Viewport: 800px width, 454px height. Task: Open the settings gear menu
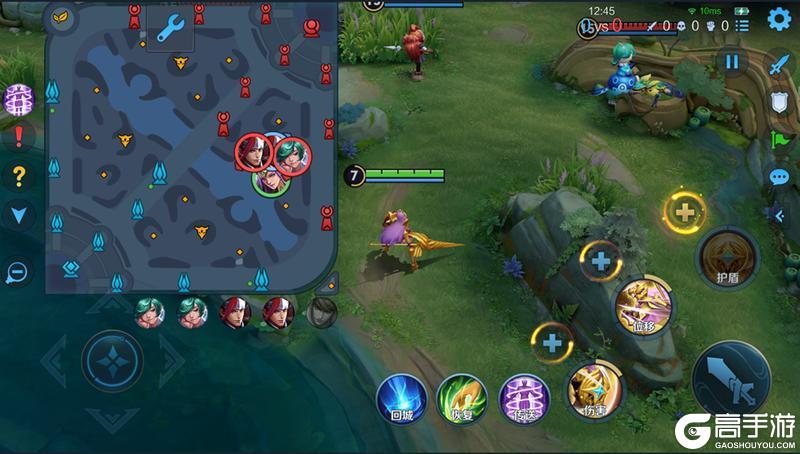[779, 19]
